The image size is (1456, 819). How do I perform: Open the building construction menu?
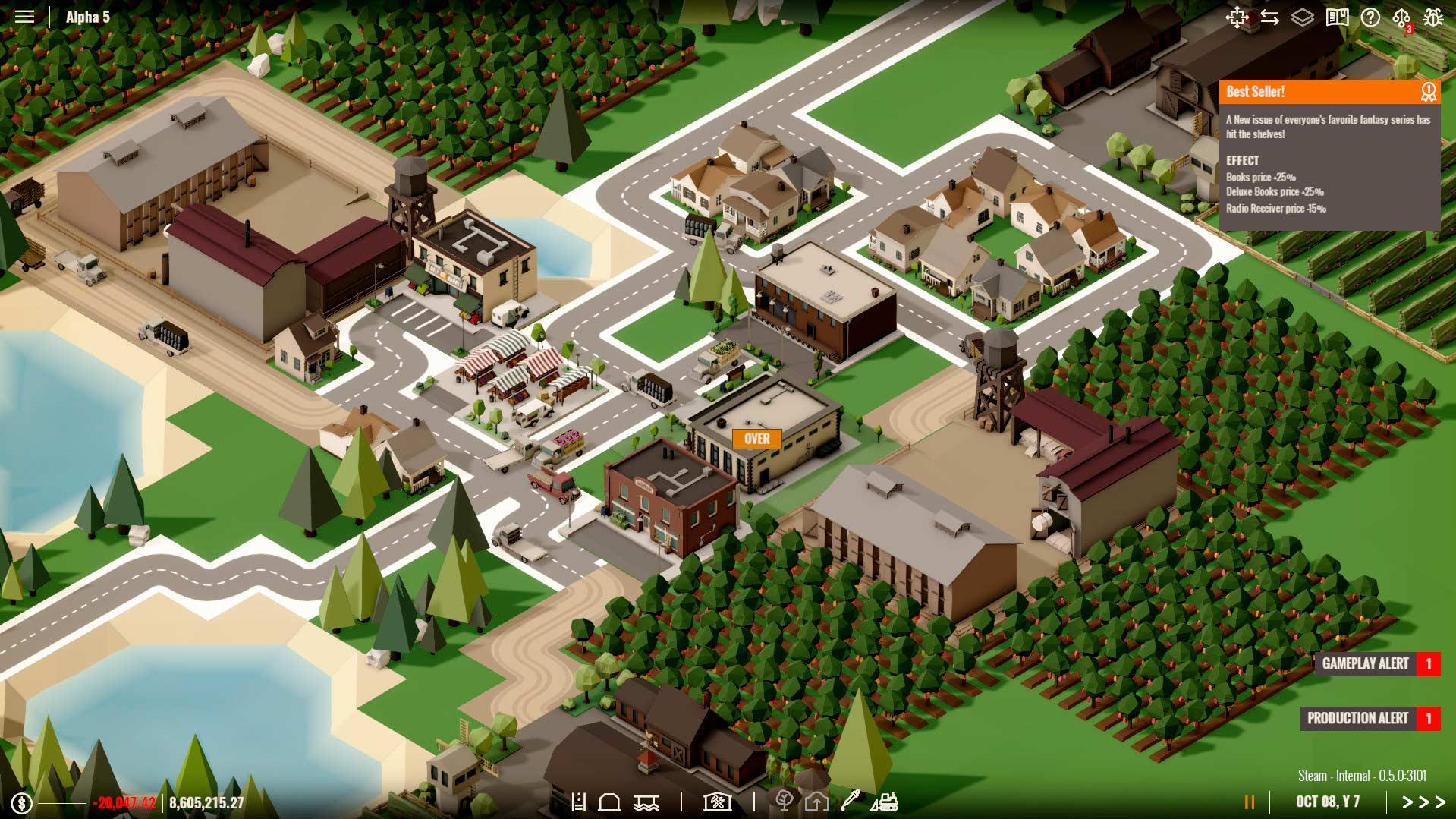[716, 802]
